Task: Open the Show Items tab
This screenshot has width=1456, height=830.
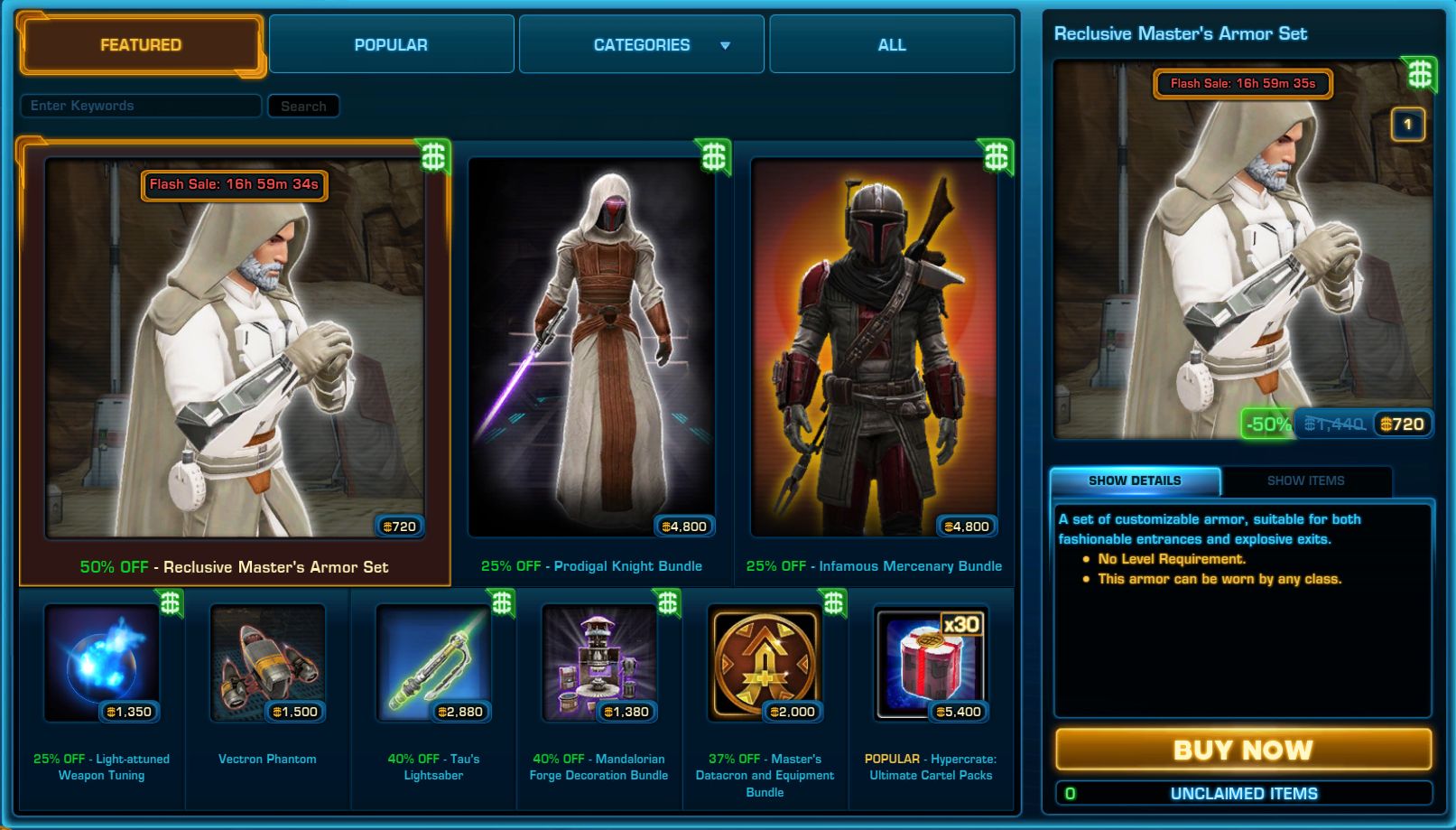Action: point(1303,480)
